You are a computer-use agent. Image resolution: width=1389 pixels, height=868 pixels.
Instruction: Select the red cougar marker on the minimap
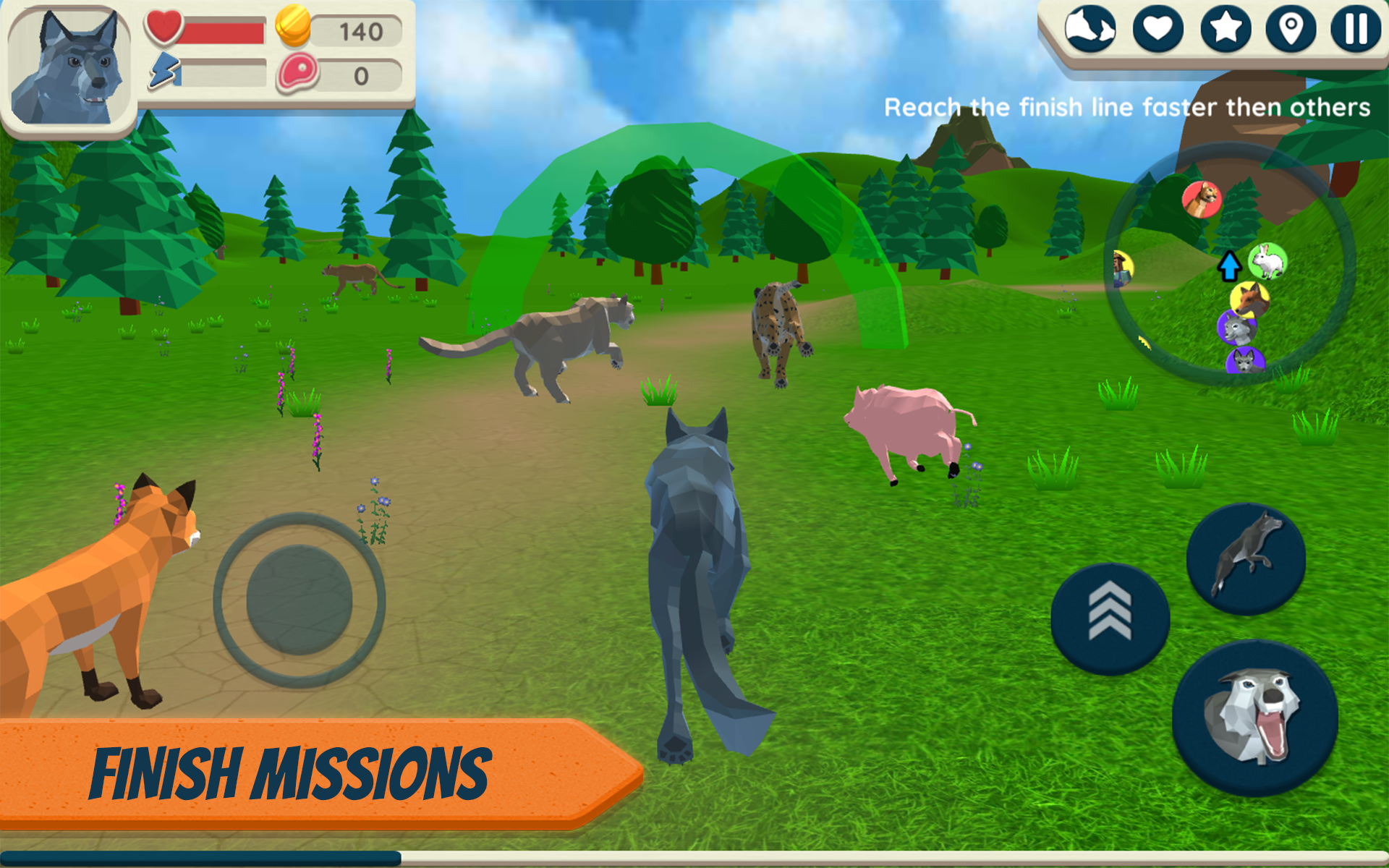pyautogui.click(x=1201, y=200)
